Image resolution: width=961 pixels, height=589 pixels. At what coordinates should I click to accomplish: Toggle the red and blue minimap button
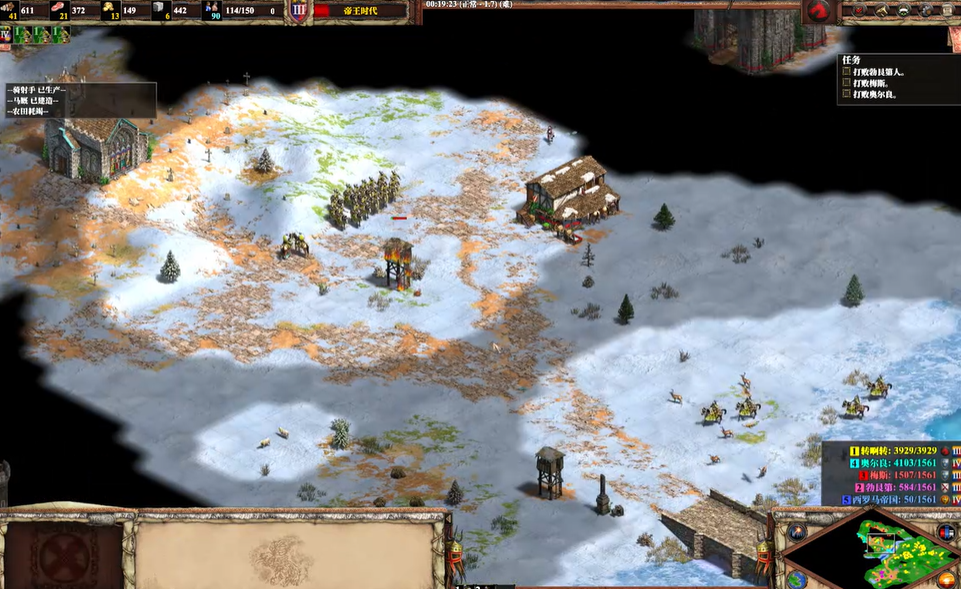click(x=946, y=532)
